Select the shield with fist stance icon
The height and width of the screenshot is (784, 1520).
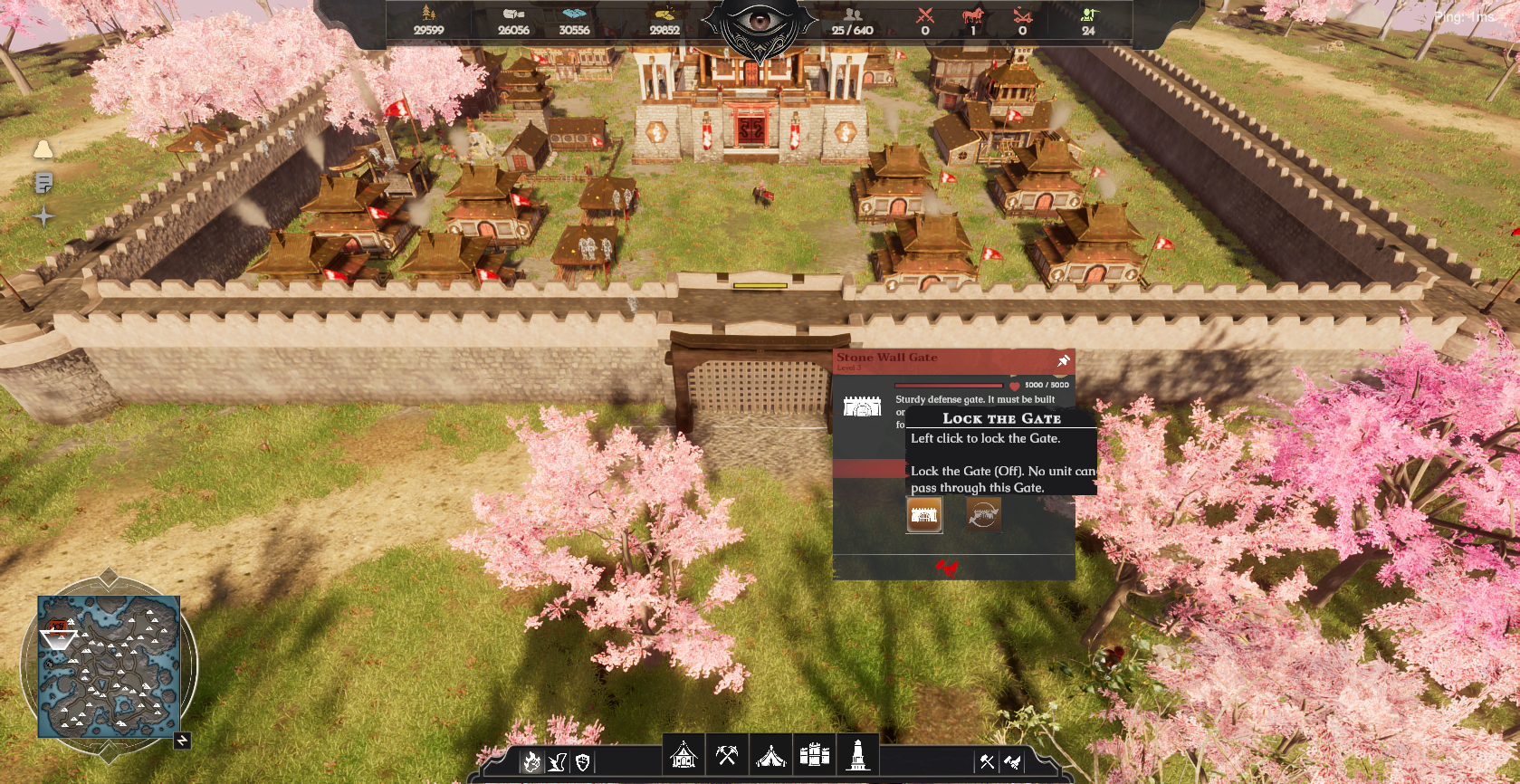(x=583, y=762)
